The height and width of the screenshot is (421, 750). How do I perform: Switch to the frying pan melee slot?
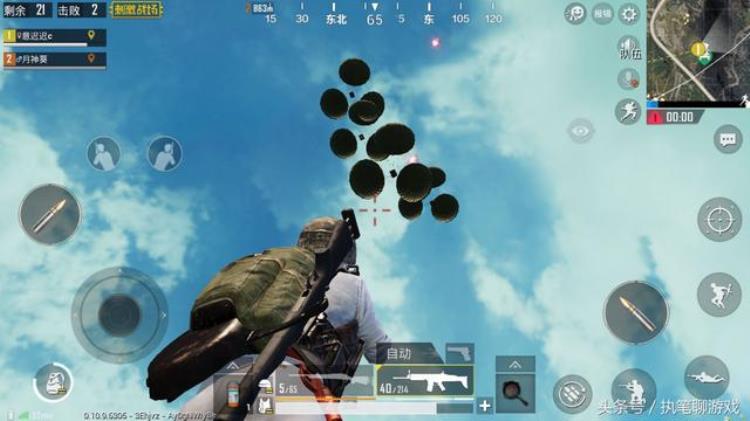[515, 392]
